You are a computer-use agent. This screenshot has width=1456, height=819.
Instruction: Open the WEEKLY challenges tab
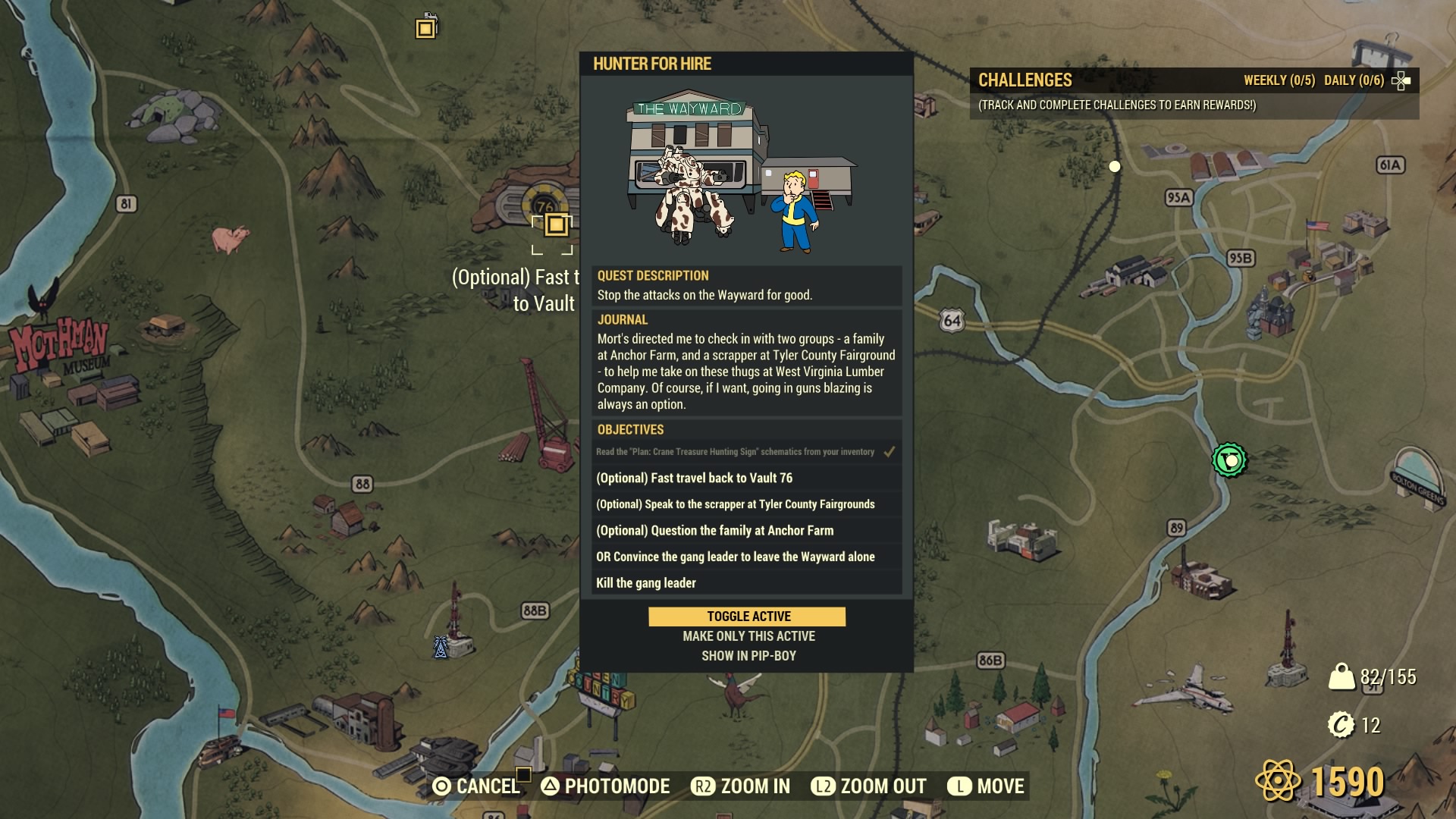pyautogui.click(x=1279, y=79)
